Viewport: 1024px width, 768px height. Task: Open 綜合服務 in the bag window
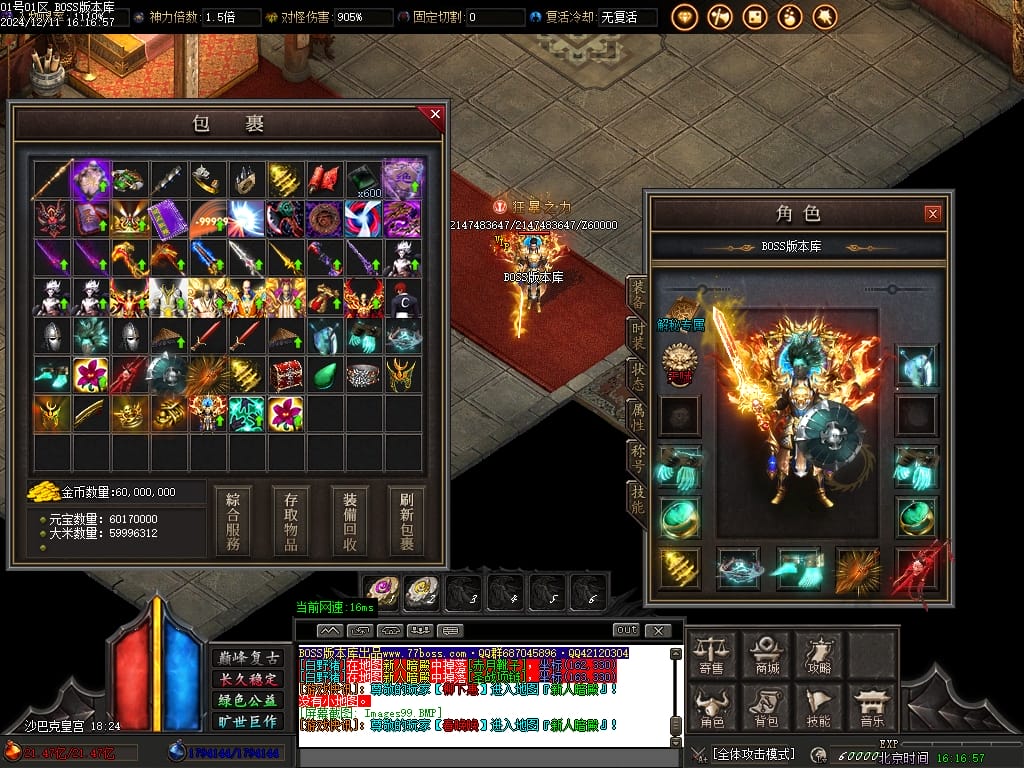(232, 521)
